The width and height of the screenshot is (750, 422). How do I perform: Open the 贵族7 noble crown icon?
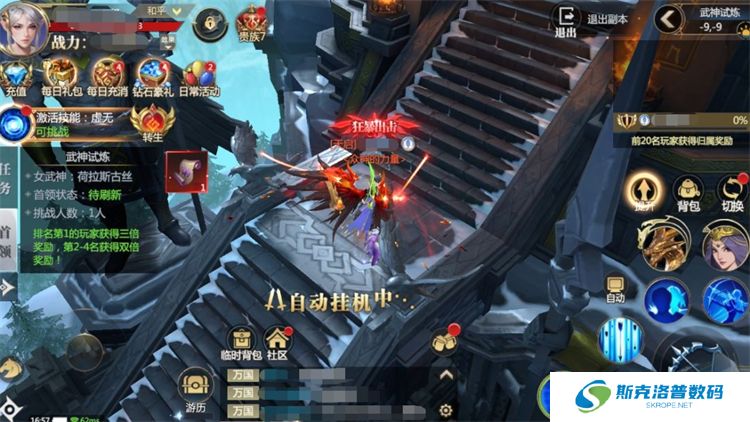click(x=250, y=20)
